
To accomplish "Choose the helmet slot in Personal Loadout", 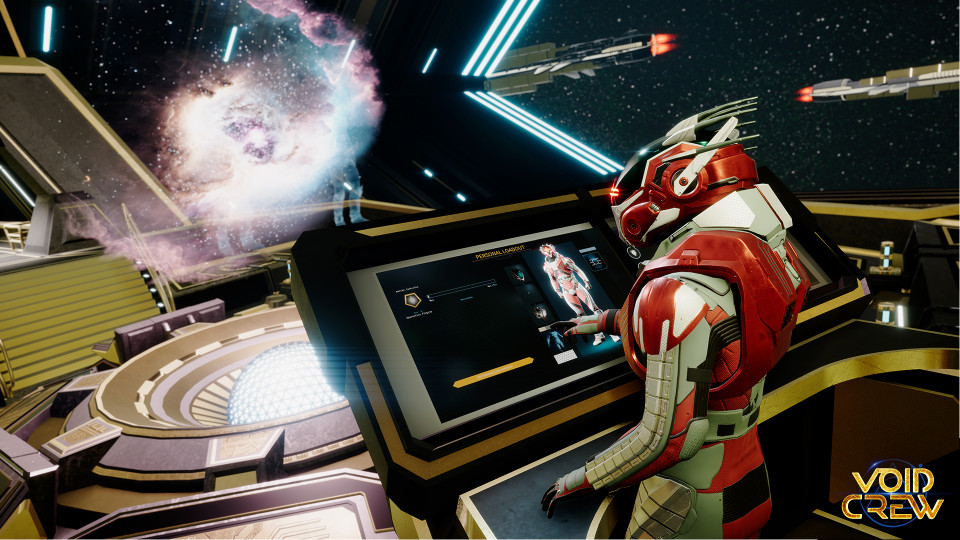I will click(x=516, y=273).
